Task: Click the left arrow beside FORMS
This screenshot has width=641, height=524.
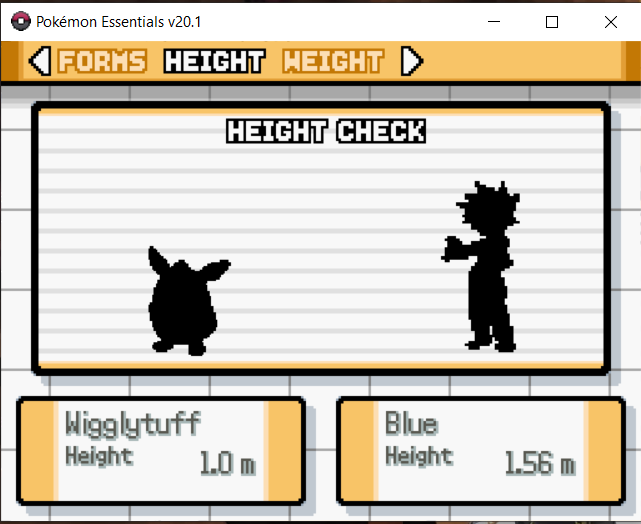Action: coord(39,62)
